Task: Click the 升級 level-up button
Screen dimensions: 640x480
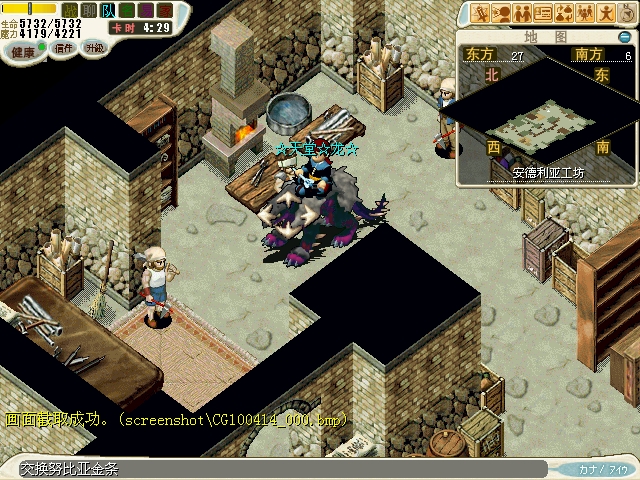Action: (x=95, y=48)
